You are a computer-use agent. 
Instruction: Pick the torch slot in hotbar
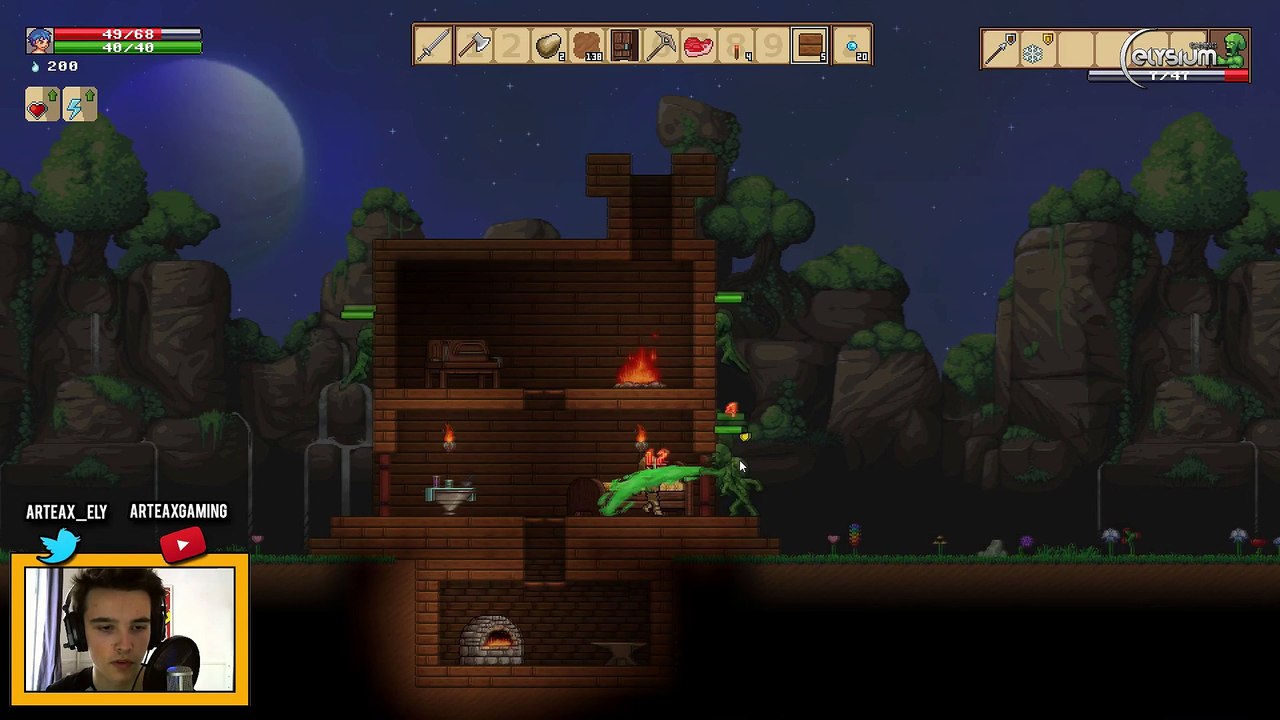coord(737,46)
